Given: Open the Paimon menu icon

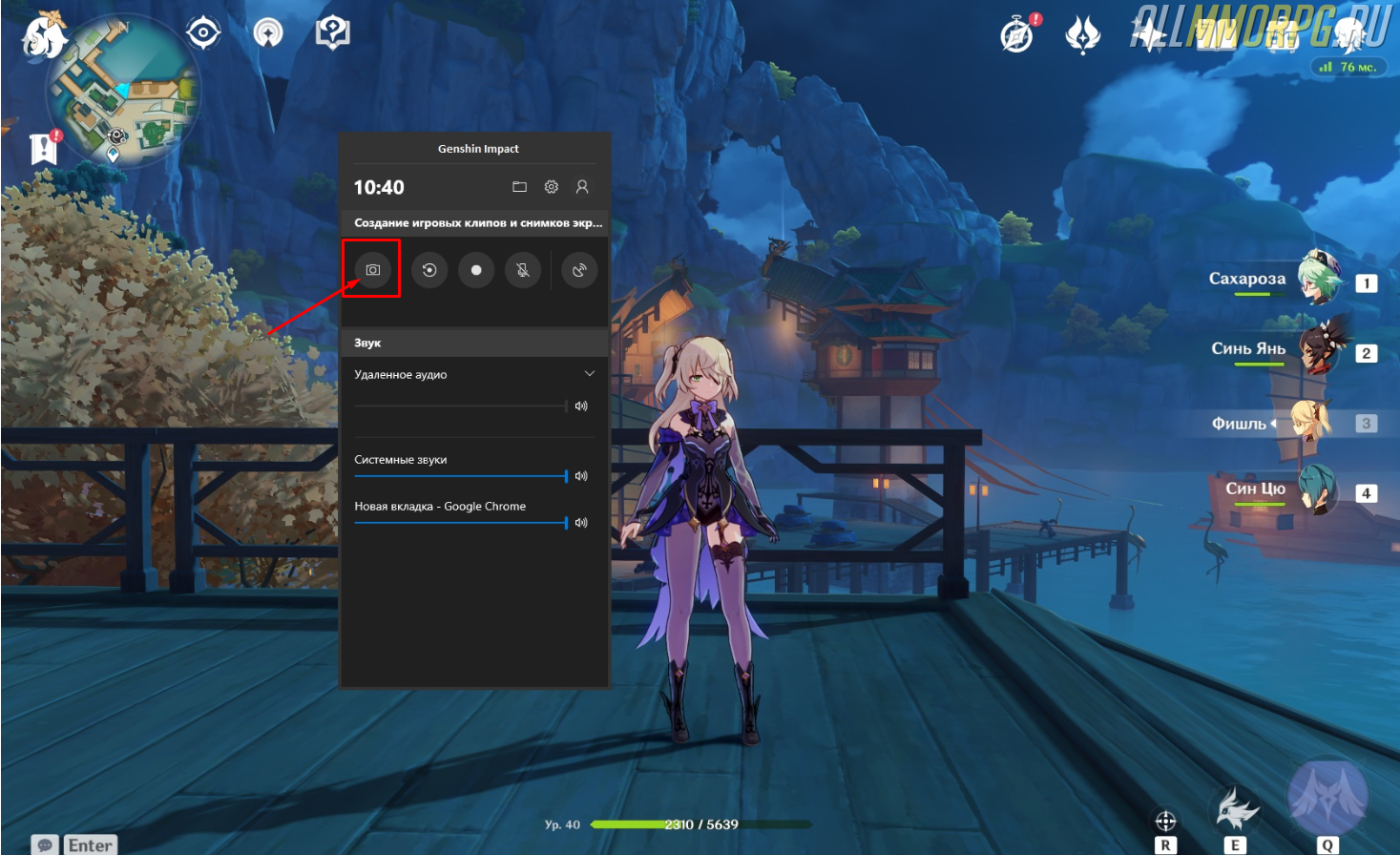Looking at the screenshot, I should 44,34.
